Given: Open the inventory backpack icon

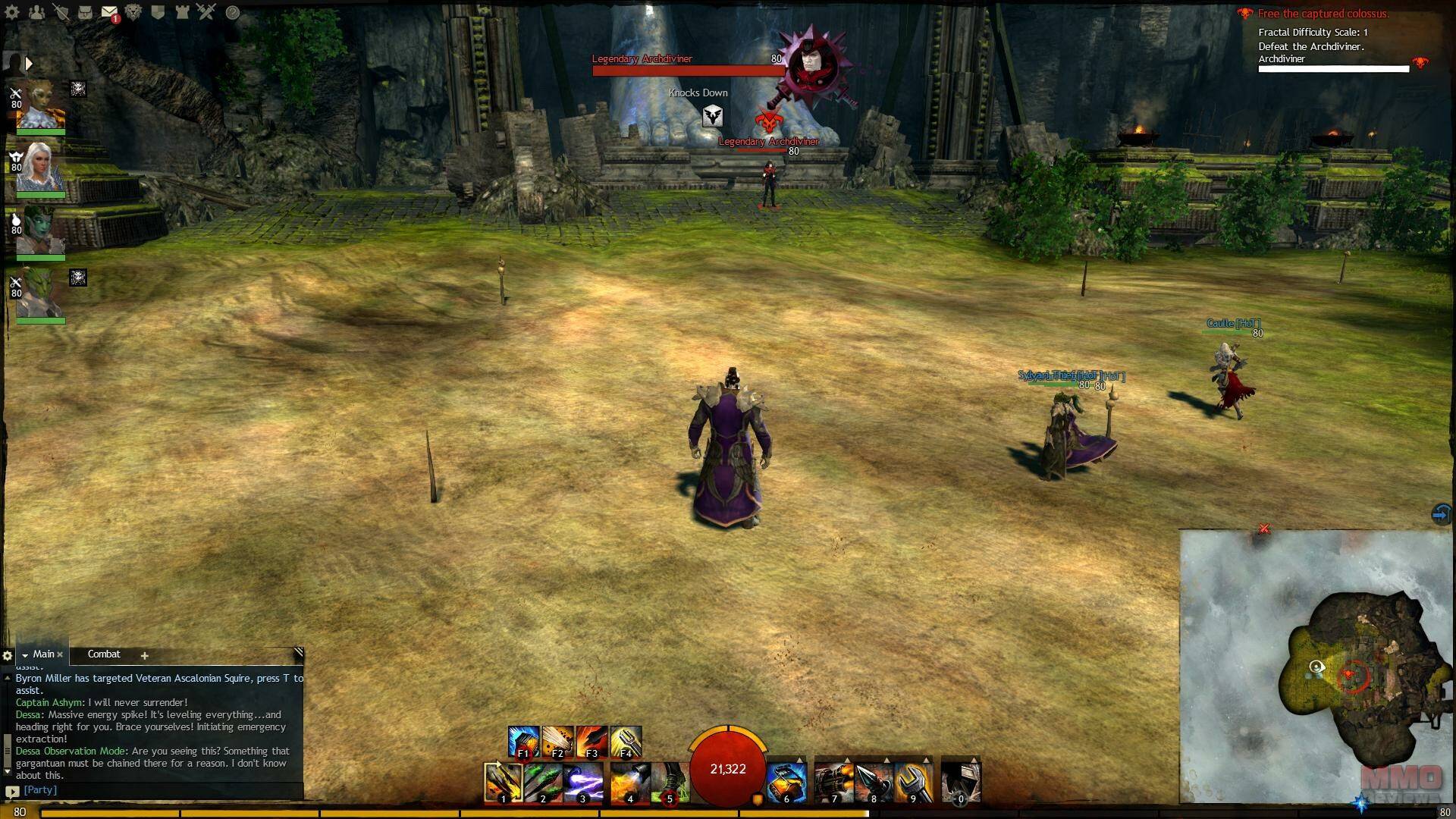Looking at the screenshot, I should pyautogui.click(x=85, y=12).
